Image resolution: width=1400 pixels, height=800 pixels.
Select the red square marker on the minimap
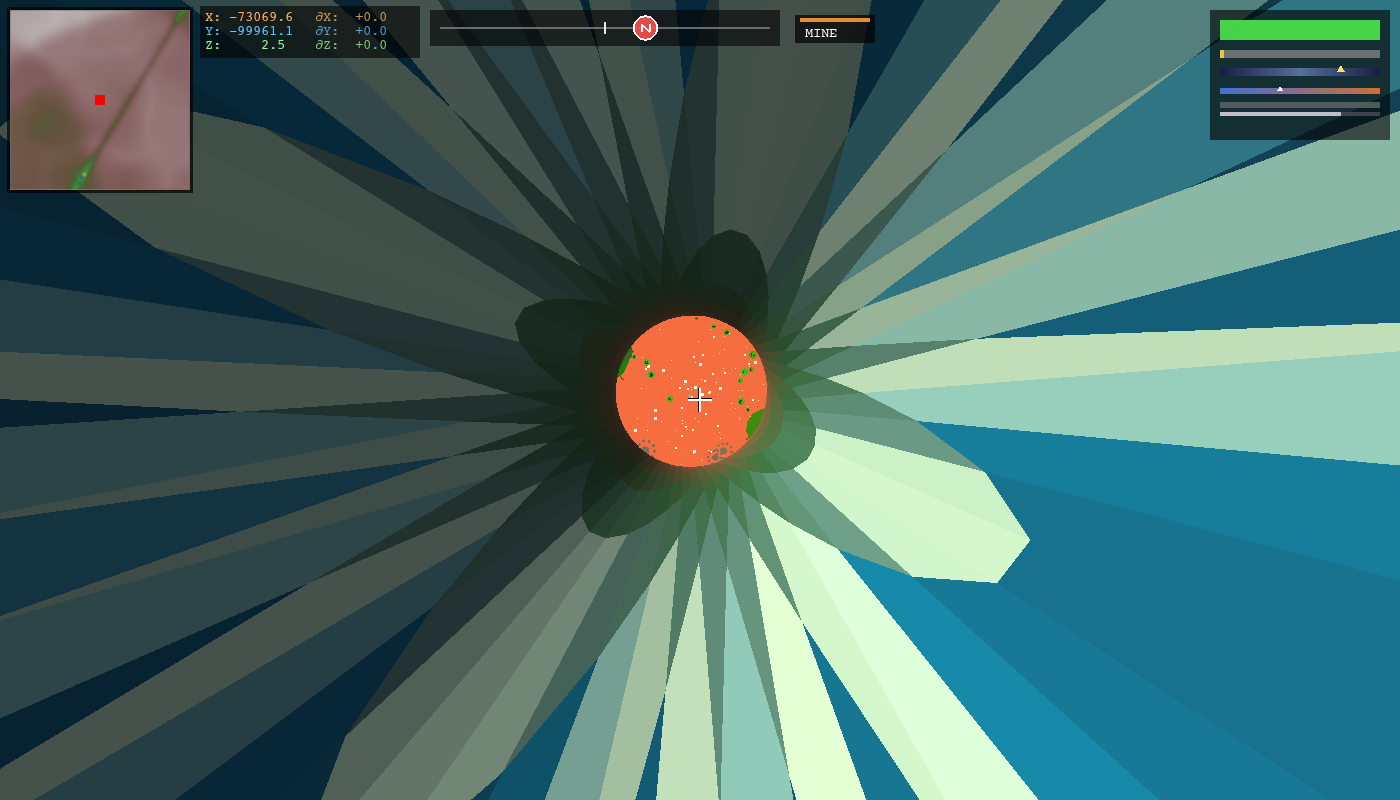click(99, 100)
